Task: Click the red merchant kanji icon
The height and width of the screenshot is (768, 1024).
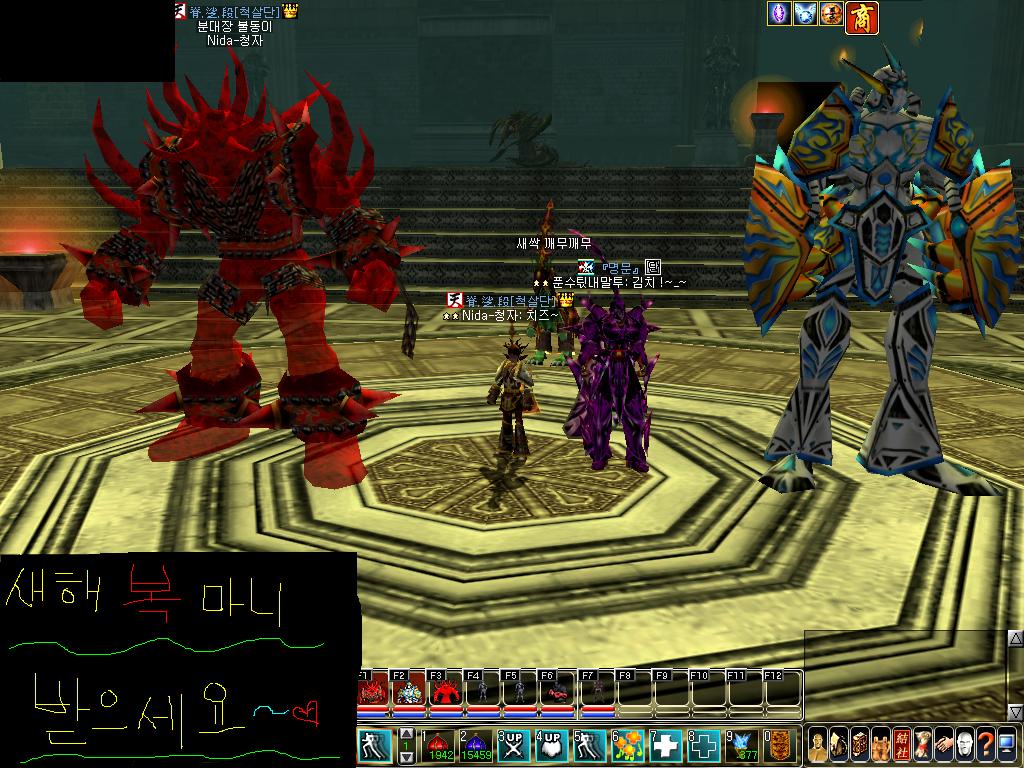Action: 861,17
